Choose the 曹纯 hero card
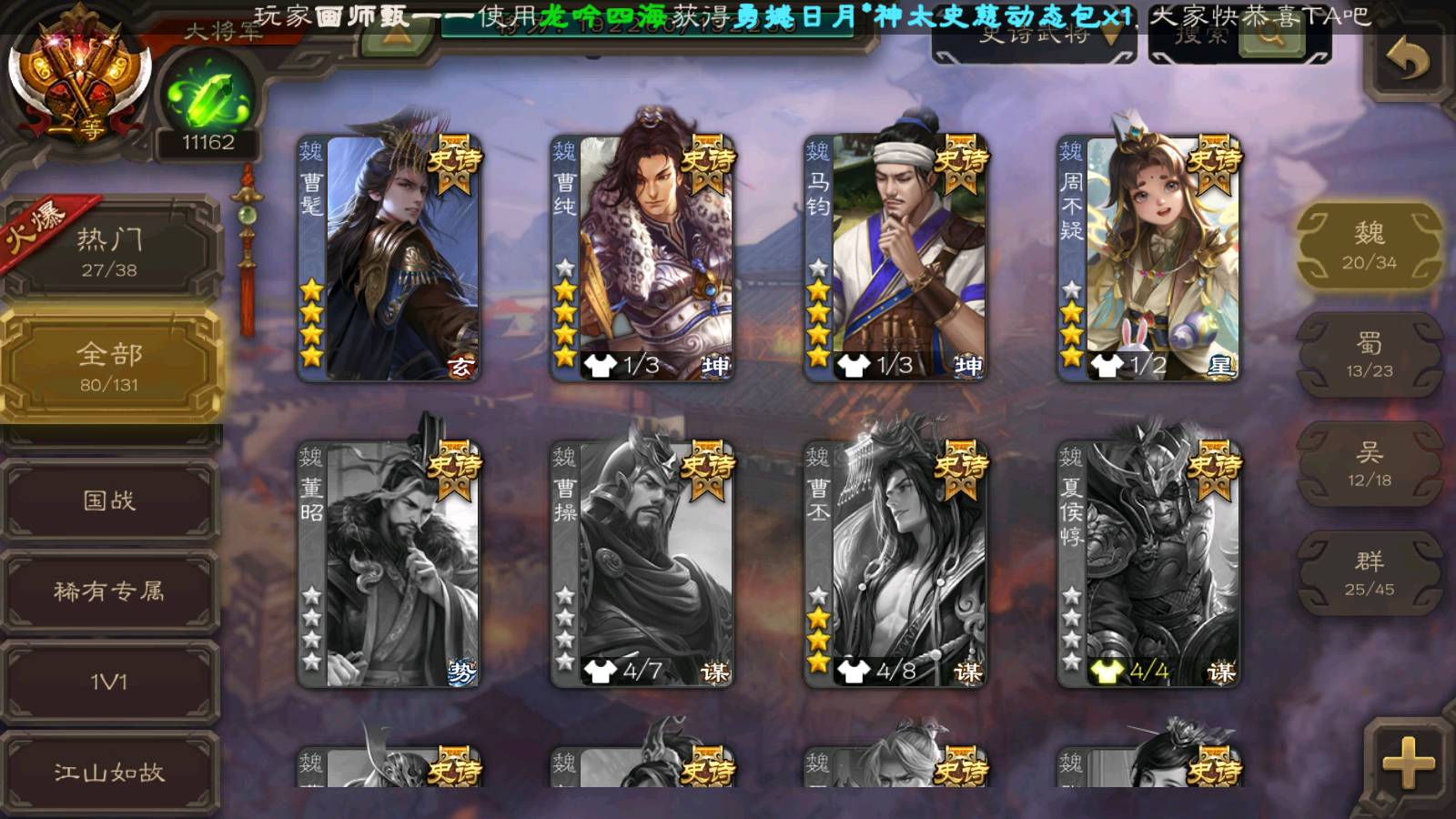The width and height of the screenshot is (1456, 819). tap(642, 258)
